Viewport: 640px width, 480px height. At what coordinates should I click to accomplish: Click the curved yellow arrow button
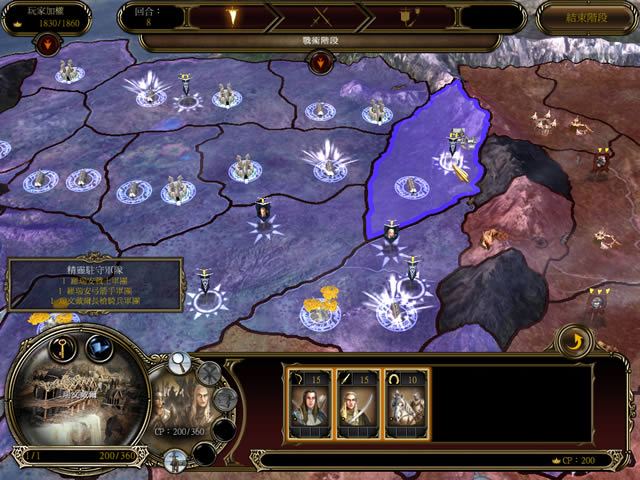573,342
